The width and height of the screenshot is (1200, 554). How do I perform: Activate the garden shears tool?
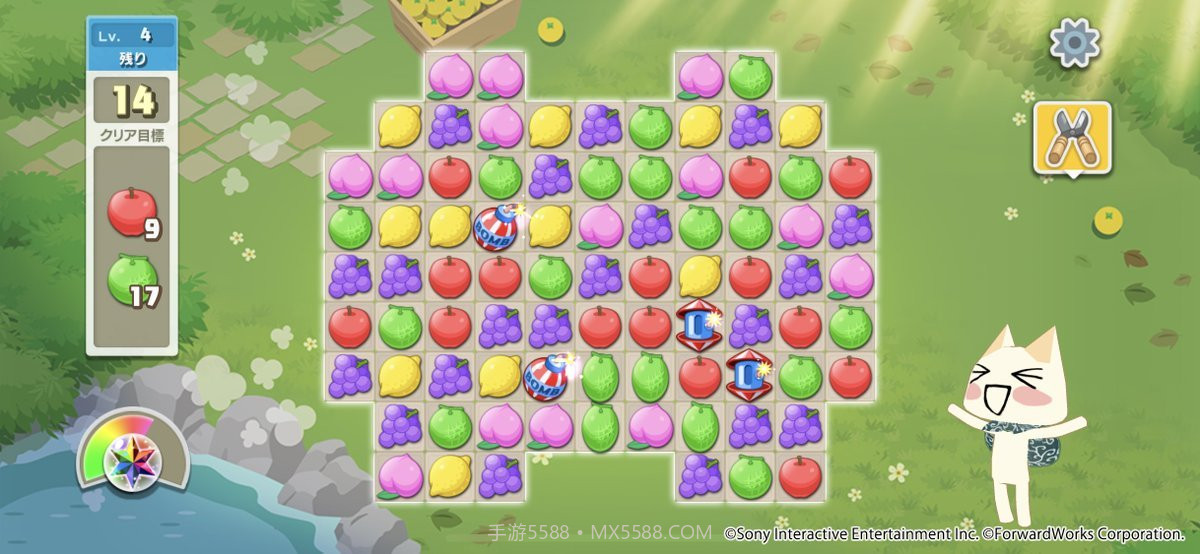click(1072, 138)
